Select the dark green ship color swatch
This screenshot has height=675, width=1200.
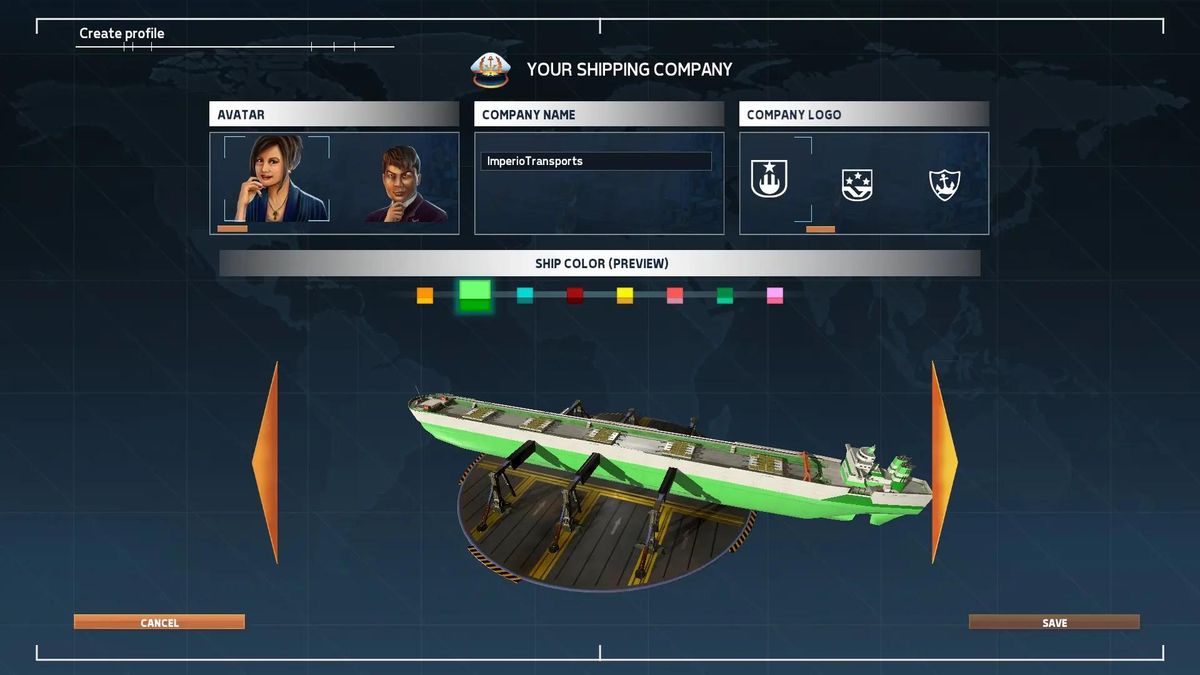tap(725, 295)
